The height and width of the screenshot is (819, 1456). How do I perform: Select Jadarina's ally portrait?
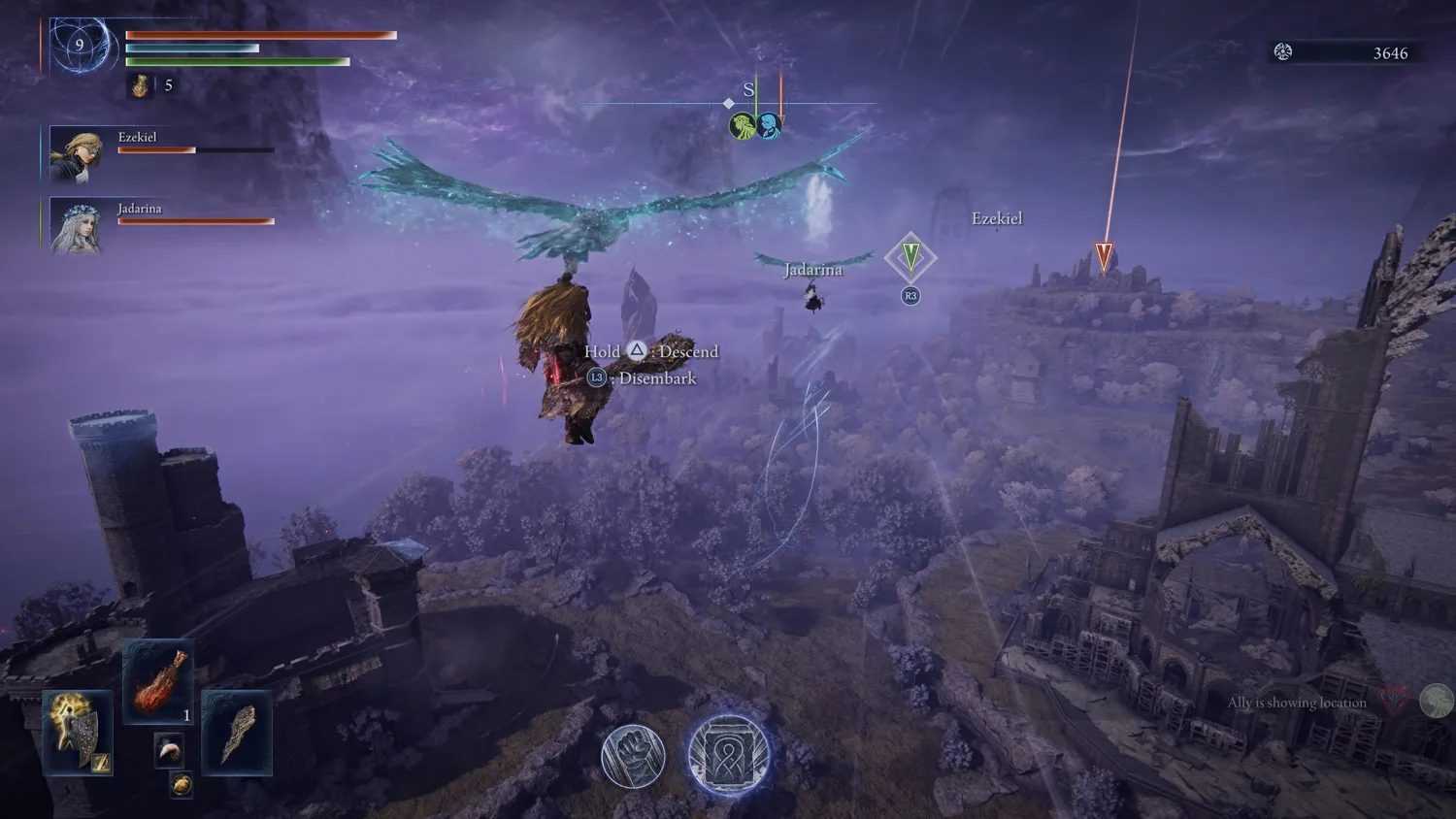(x=76, y=227)
